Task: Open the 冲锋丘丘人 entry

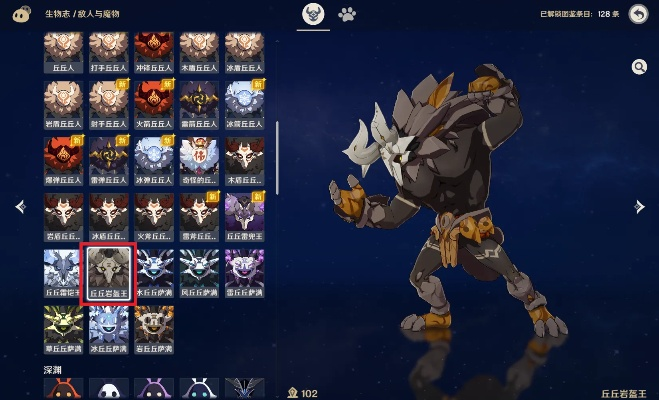Action: click(154, 51)
